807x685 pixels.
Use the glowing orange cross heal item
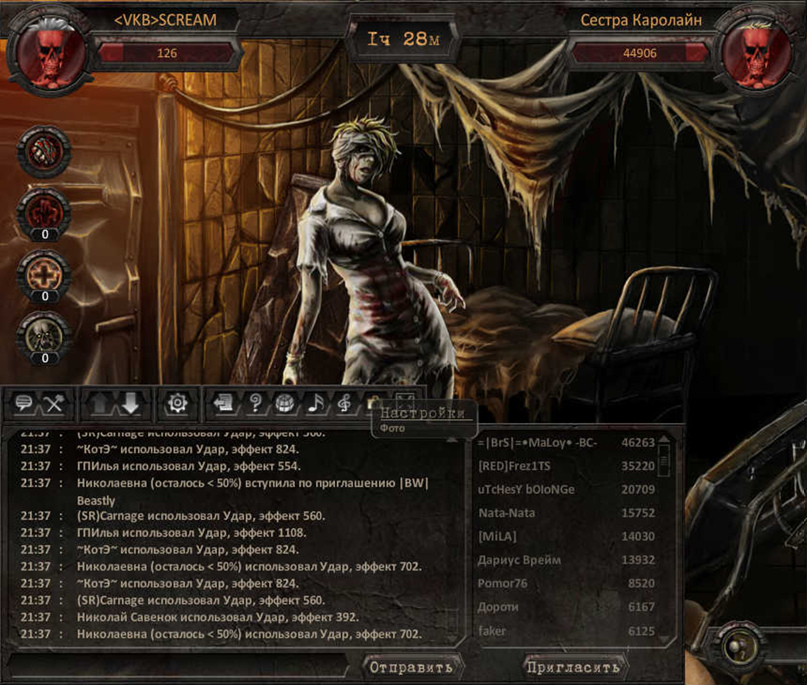[x=44, y=272]
